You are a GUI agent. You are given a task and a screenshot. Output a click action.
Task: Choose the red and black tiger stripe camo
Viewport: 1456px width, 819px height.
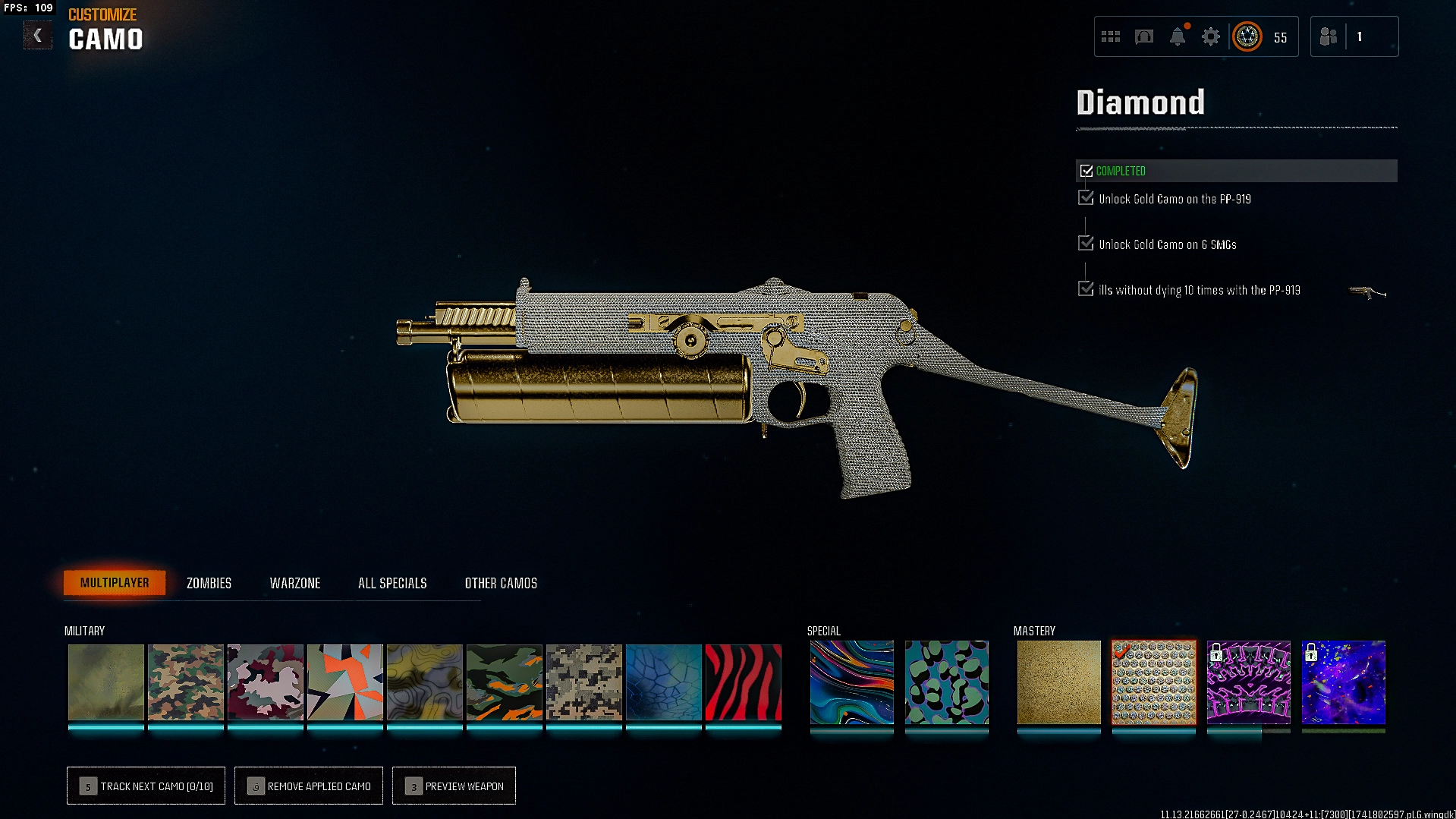744,682
